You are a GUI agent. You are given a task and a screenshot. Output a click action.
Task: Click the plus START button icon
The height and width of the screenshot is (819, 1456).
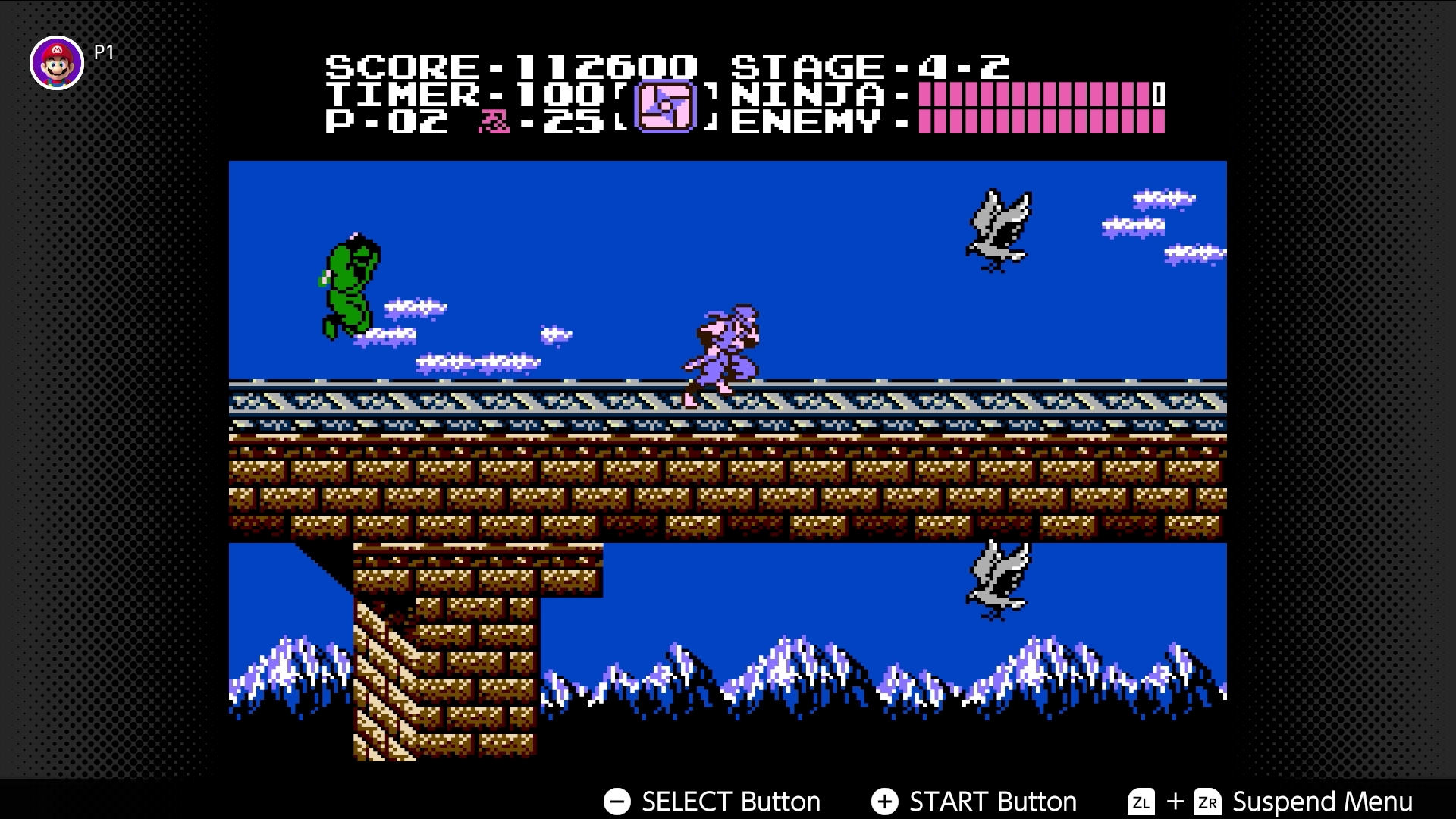pos(885,802)
